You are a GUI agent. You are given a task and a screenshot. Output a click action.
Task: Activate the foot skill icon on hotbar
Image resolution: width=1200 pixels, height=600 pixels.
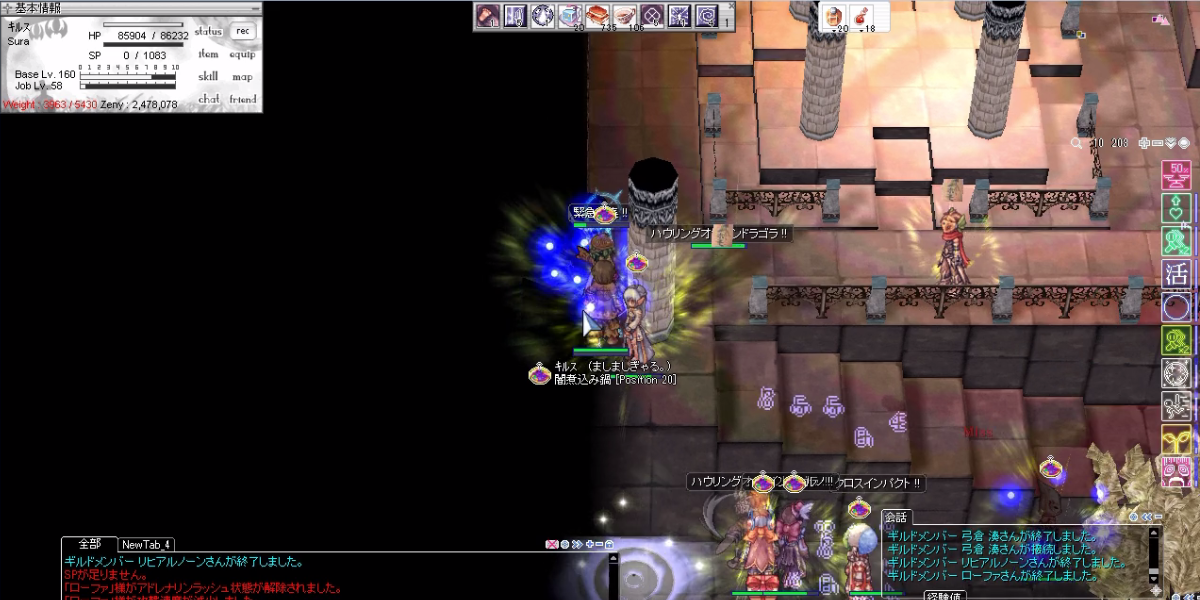click(489, 16)
